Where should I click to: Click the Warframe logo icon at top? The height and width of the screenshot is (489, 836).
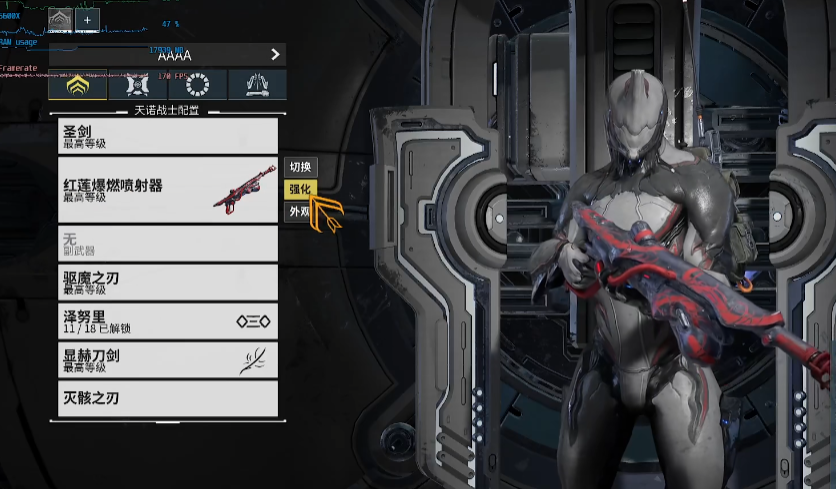pos(60,19)
